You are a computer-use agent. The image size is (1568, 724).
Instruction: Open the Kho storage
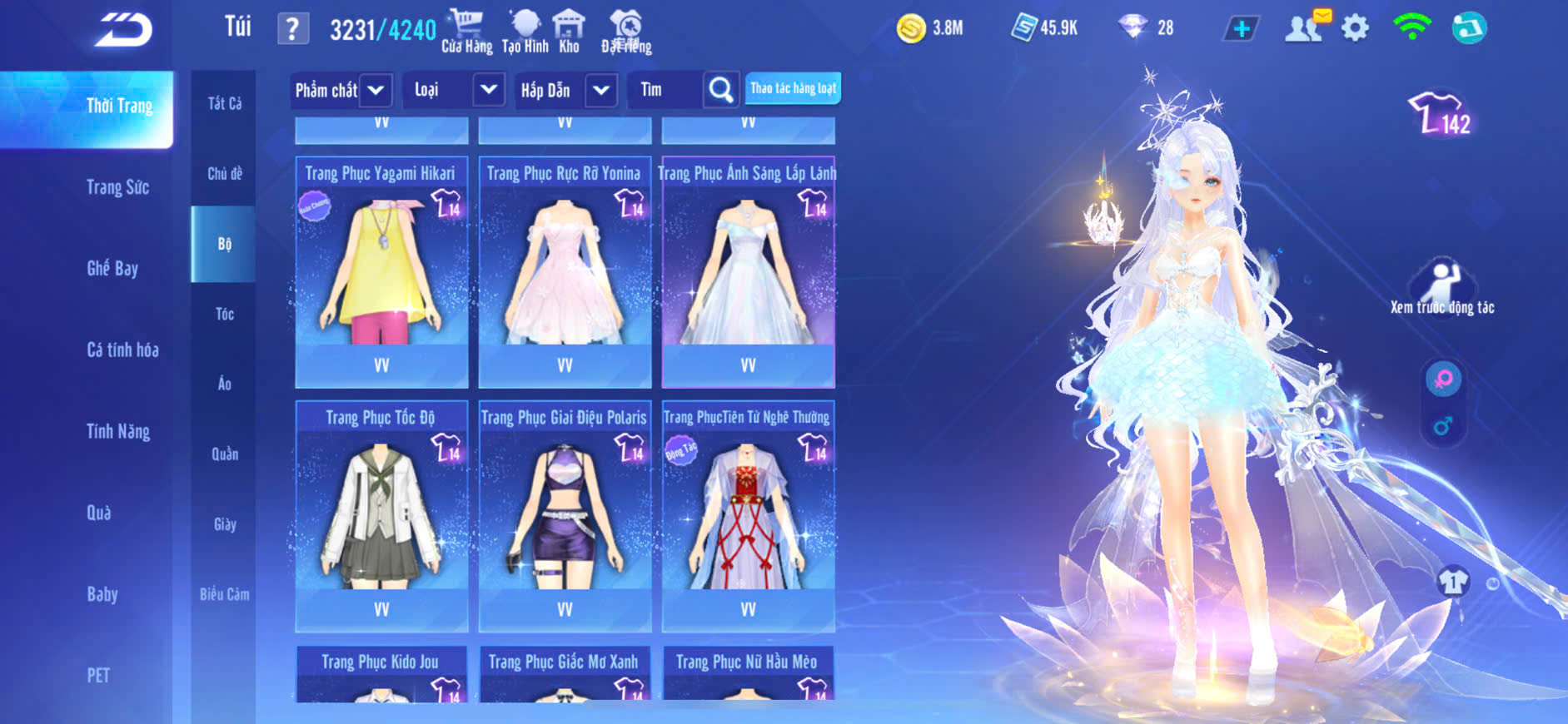tap(569, 32)
